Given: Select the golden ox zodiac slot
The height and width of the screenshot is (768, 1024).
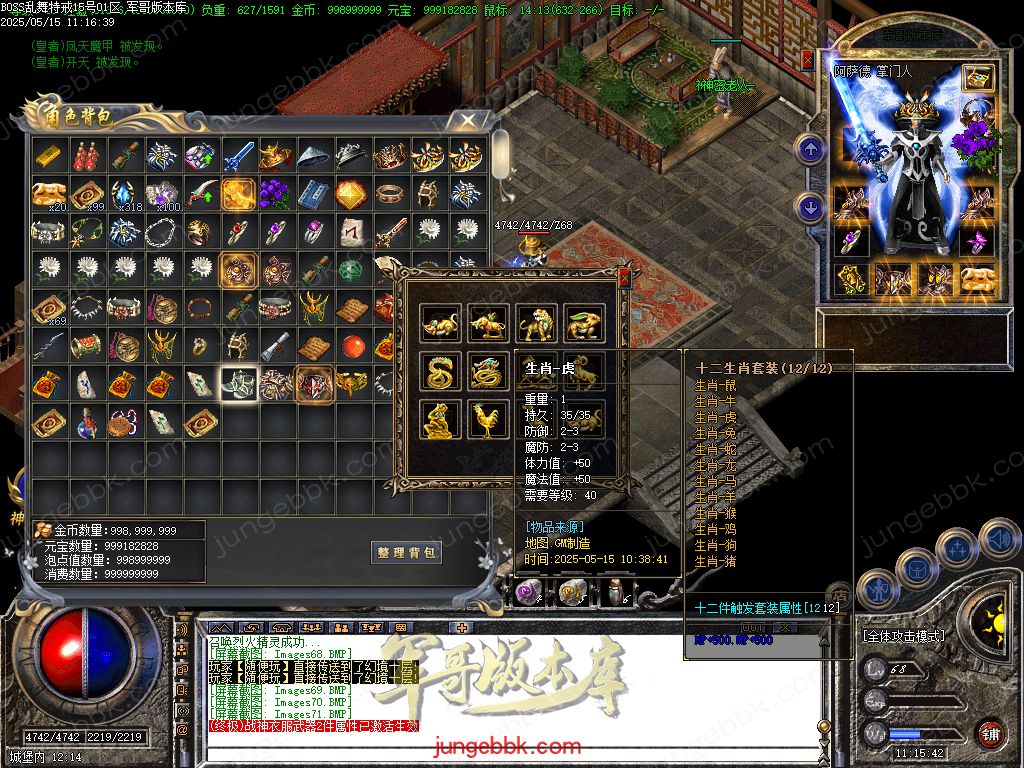Looking at the screenshot, I should (488, 323).
